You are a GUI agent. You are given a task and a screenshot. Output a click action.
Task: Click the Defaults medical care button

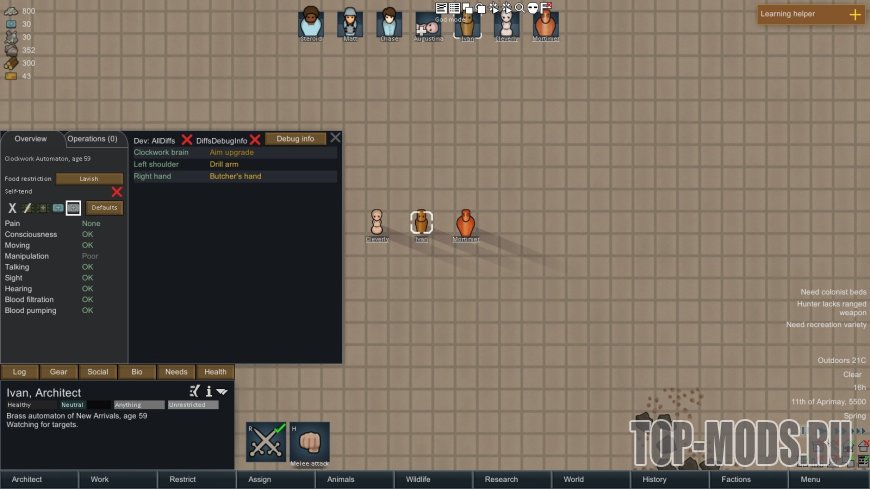tap(105, 208)
